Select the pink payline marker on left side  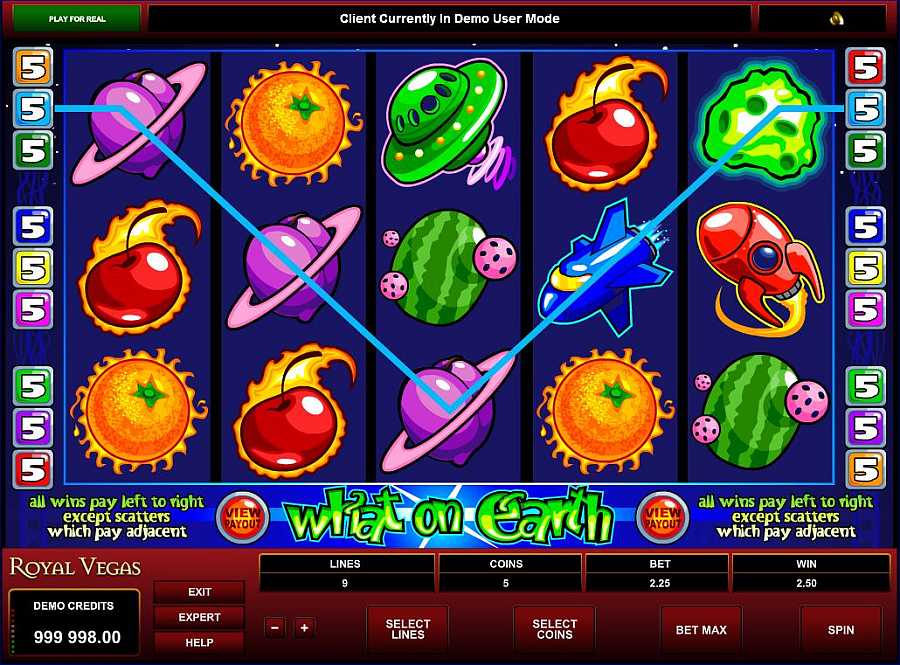click(x=33, y=309)
